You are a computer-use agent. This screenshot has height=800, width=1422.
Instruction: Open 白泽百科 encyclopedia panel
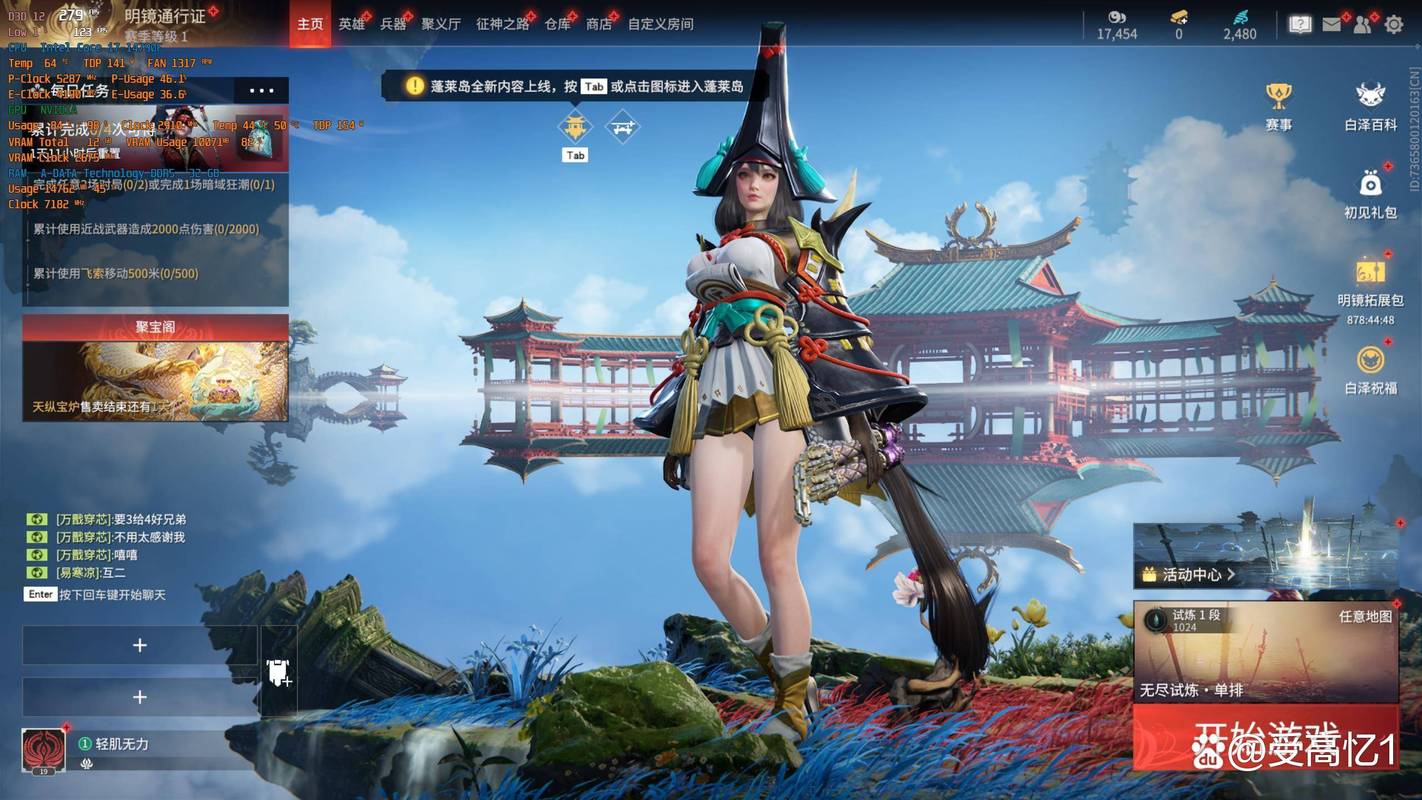point(1367,95)
